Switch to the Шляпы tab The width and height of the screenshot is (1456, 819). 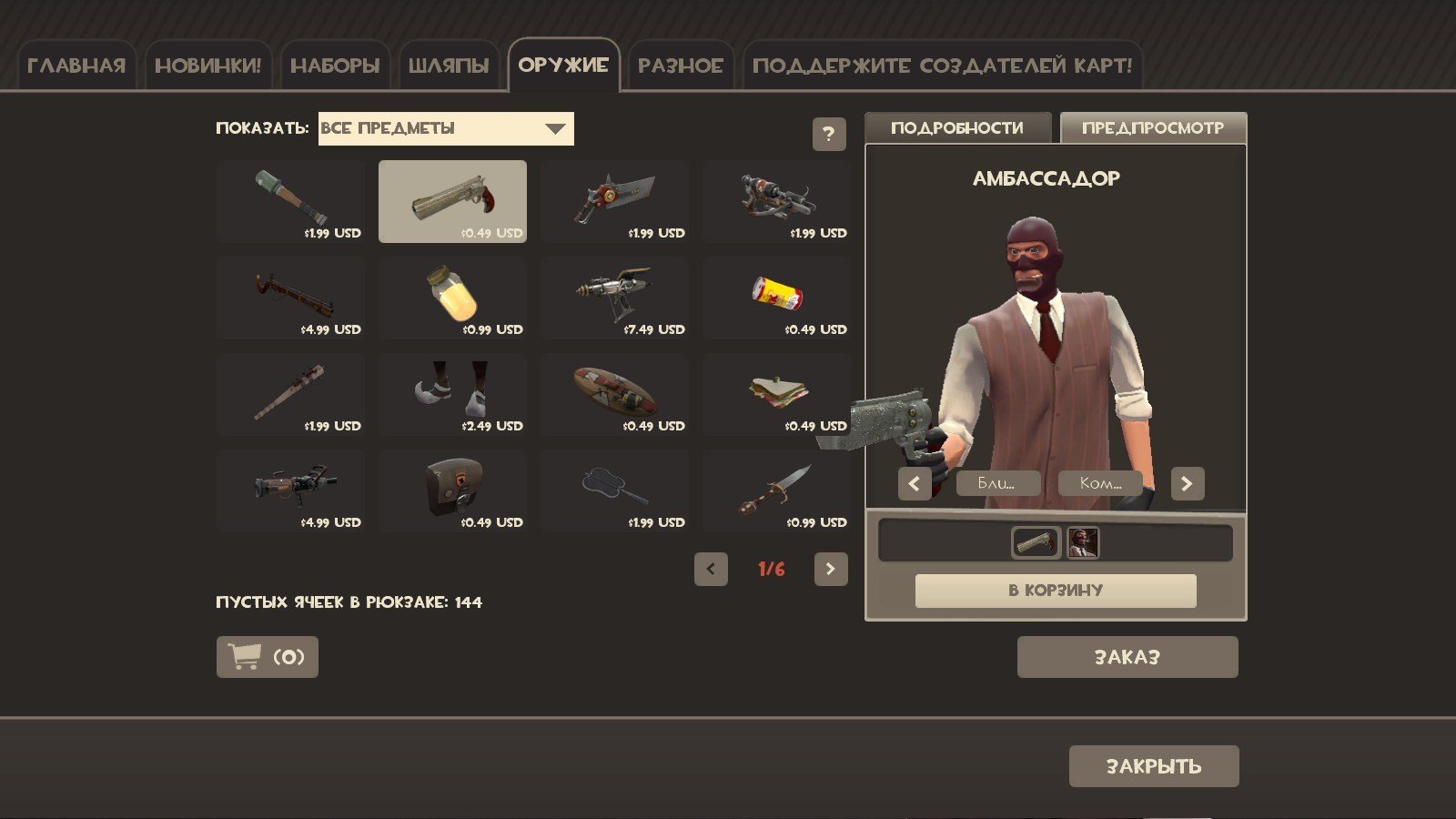tap(448, 66)
